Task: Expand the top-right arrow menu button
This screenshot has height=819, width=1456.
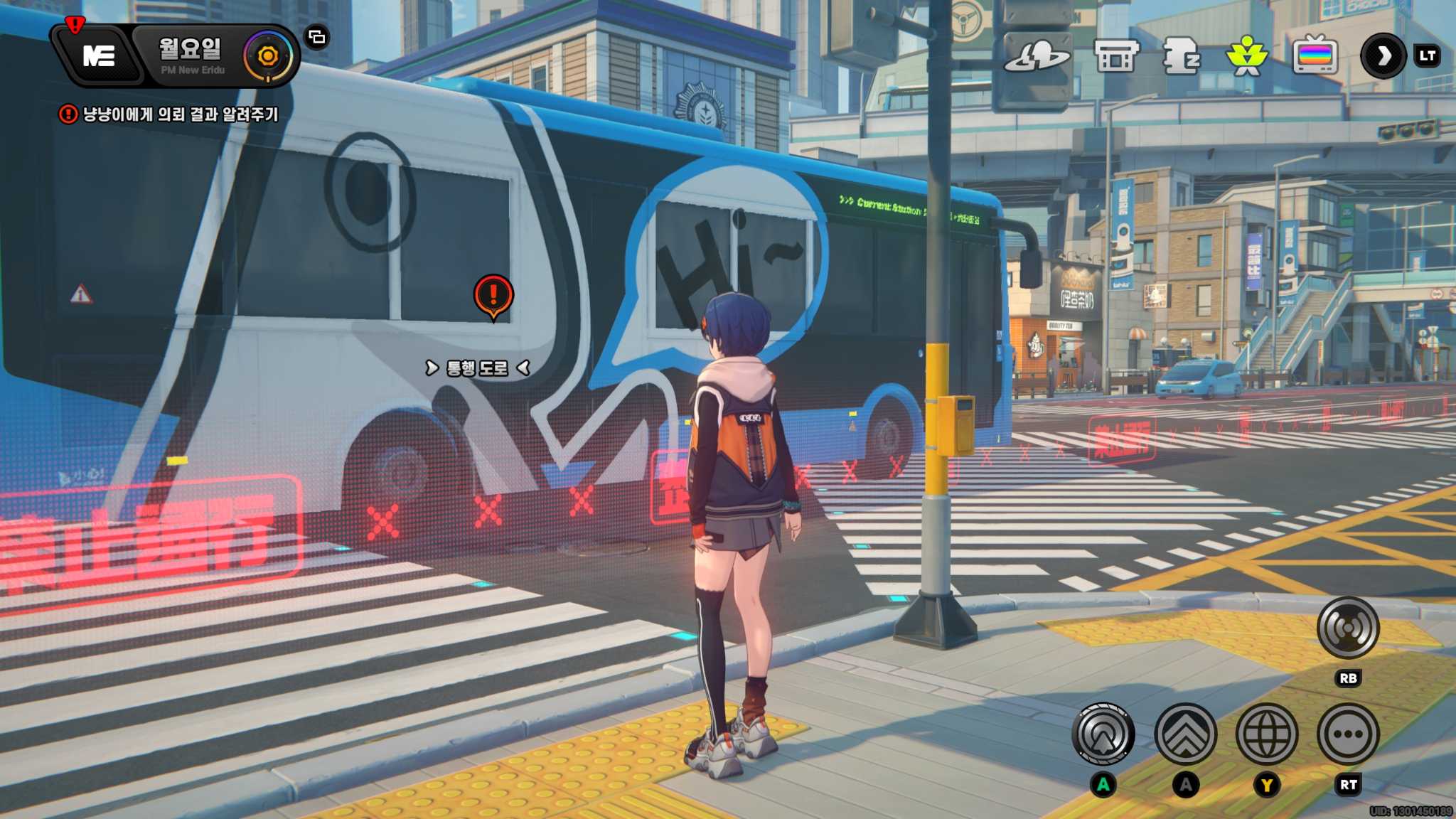Action: click(x=1383, y=56)
